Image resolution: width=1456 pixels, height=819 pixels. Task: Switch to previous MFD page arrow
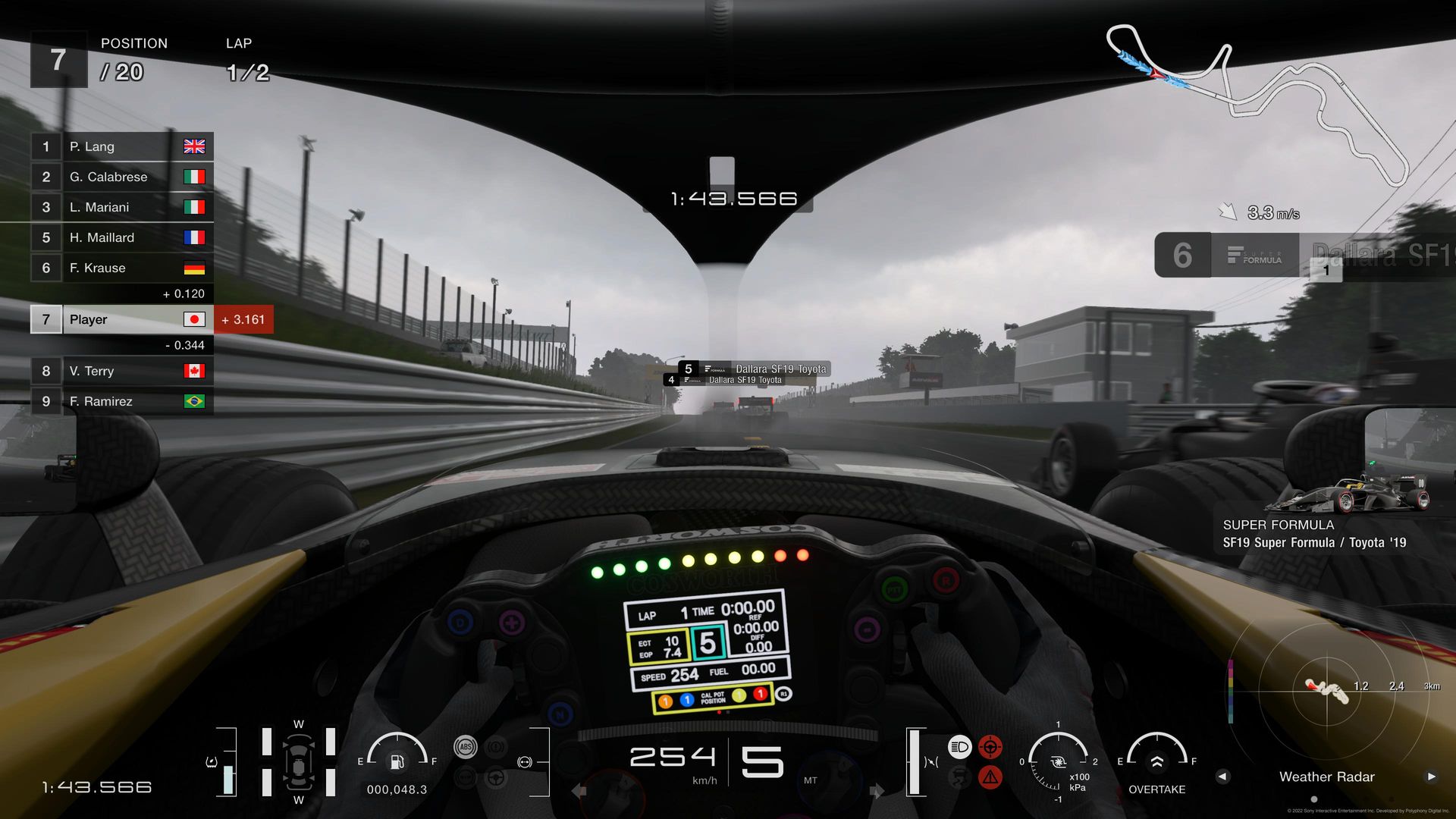click(x=1222, y=777)
